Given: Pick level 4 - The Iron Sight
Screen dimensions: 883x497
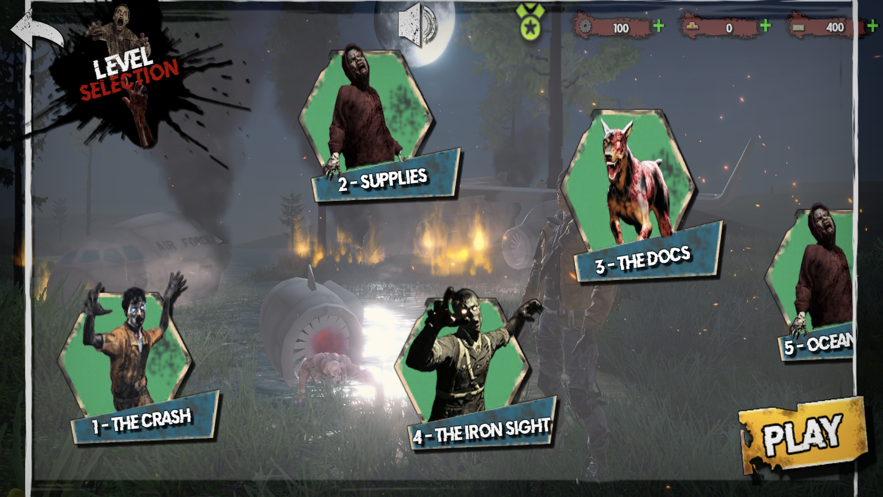Looking at the screenshot, I should [x=468, y=372].
